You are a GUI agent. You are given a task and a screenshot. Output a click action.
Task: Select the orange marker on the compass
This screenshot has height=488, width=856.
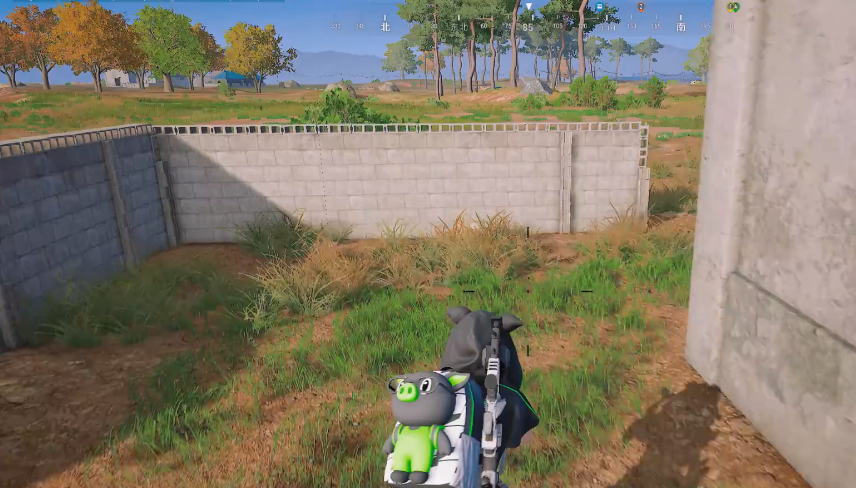tap(641, 7)
